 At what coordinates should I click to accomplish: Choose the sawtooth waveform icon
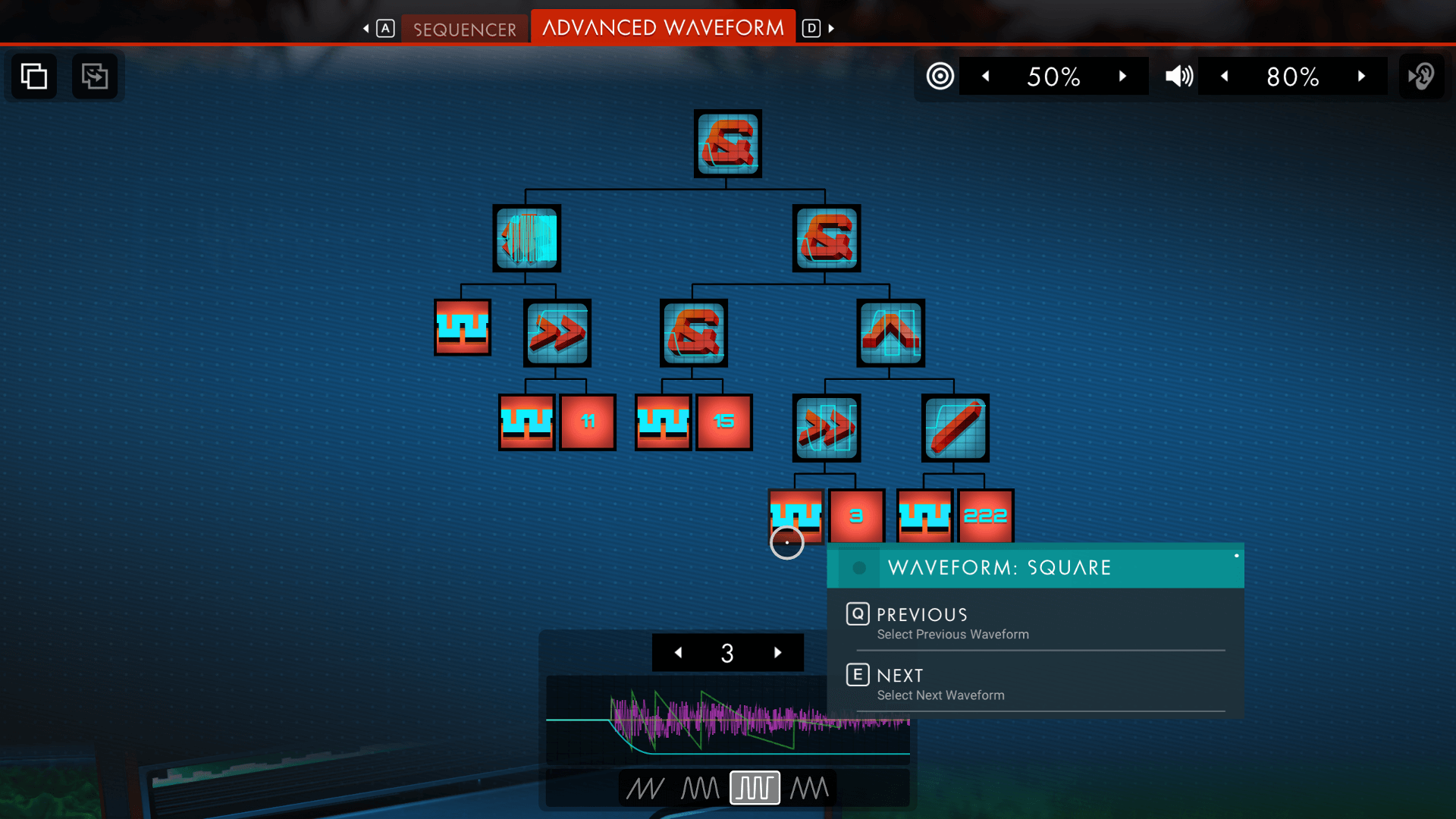645,788
